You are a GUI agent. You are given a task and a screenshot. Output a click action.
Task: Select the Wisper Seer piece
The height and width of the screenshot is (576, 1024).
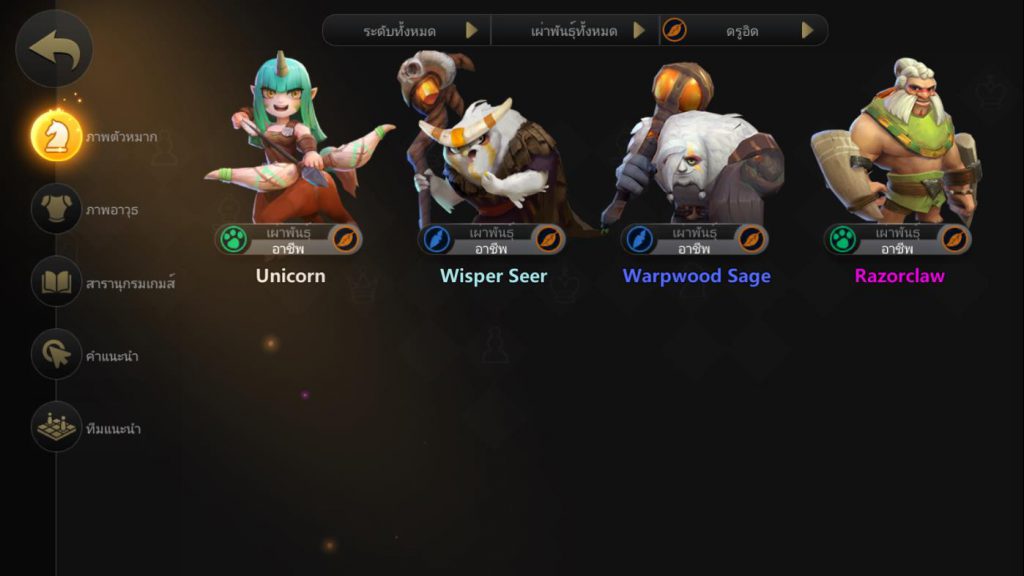point(492,150)
